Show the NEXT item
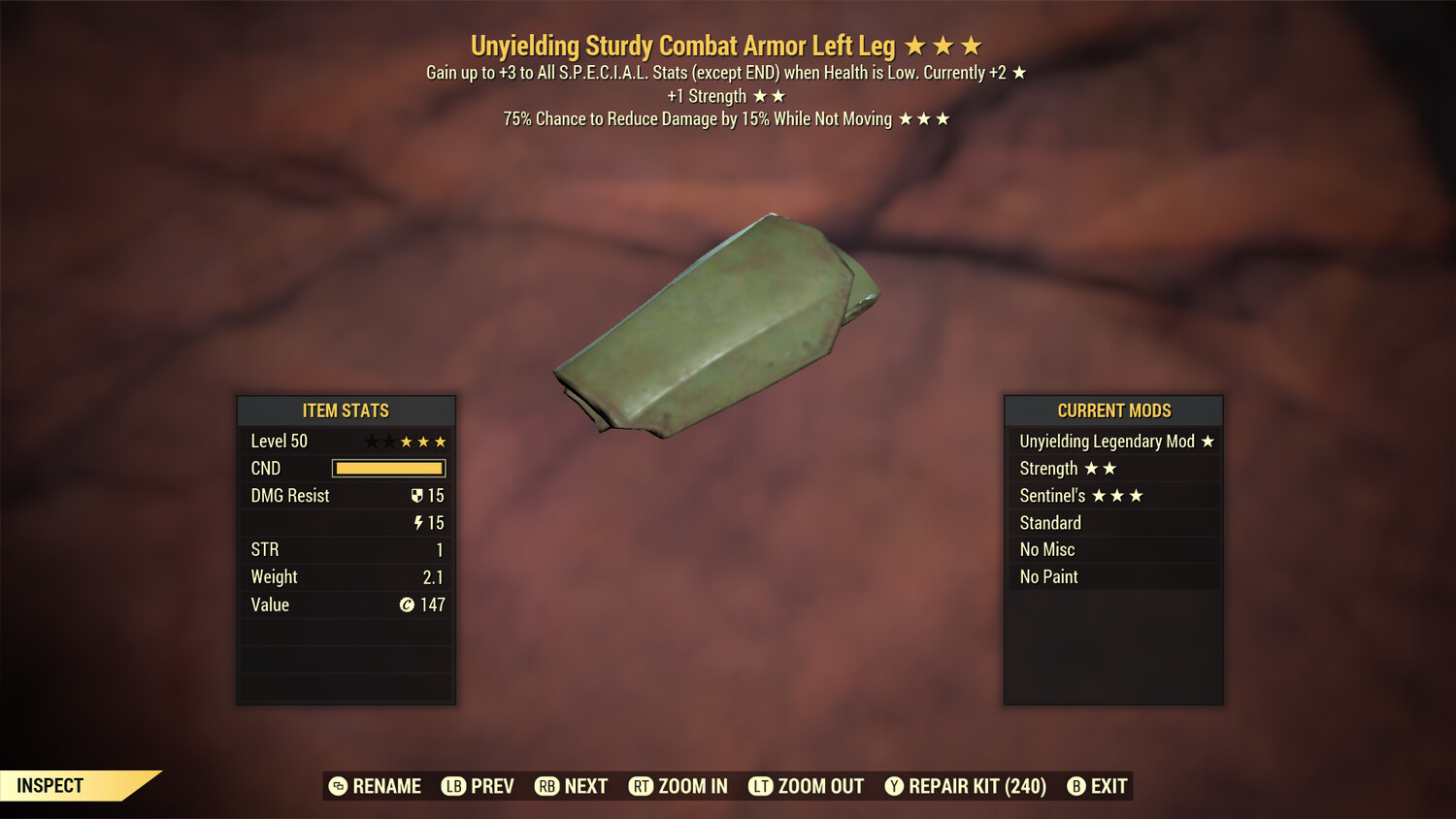 (572, 786)
